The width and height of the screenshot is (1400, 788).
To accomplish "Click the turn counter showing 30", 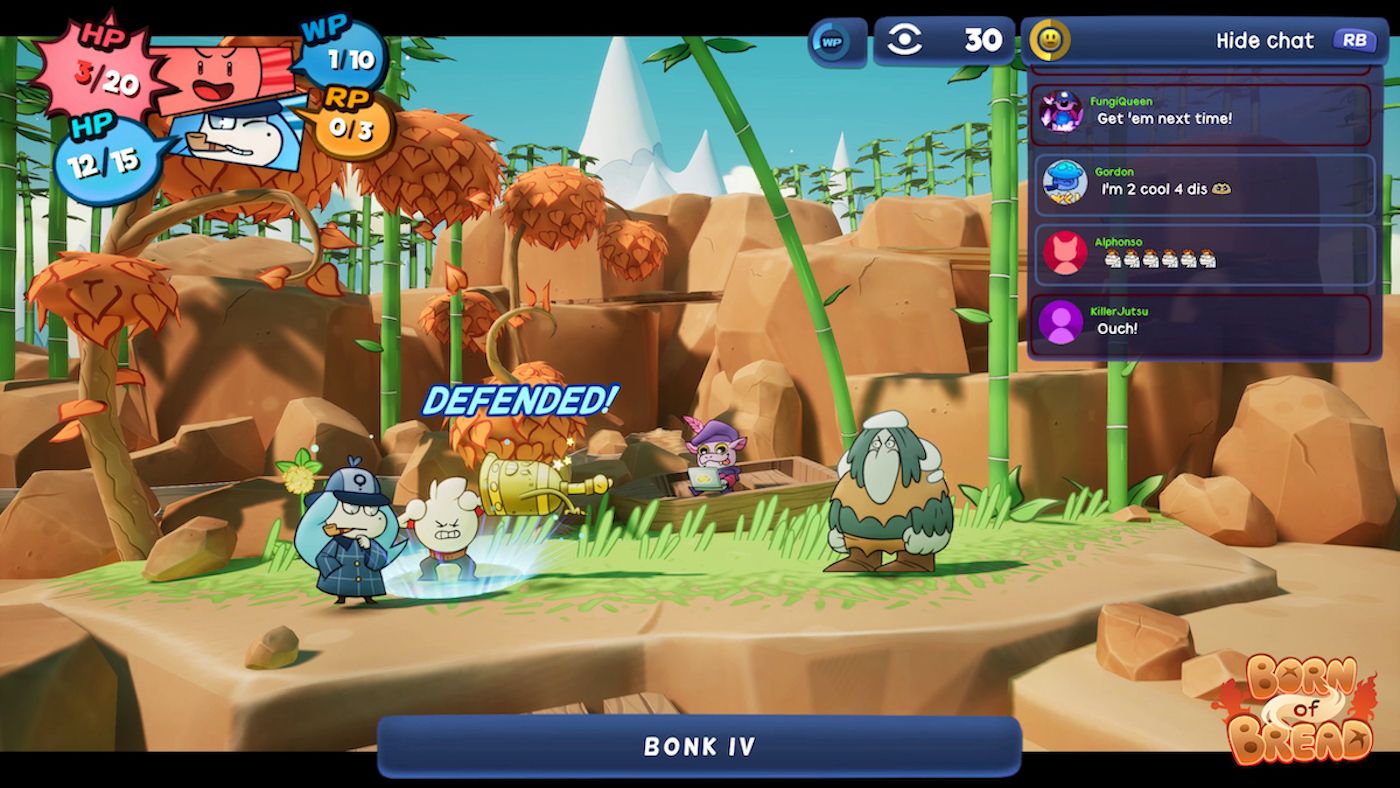I will [x=984, y=41].
